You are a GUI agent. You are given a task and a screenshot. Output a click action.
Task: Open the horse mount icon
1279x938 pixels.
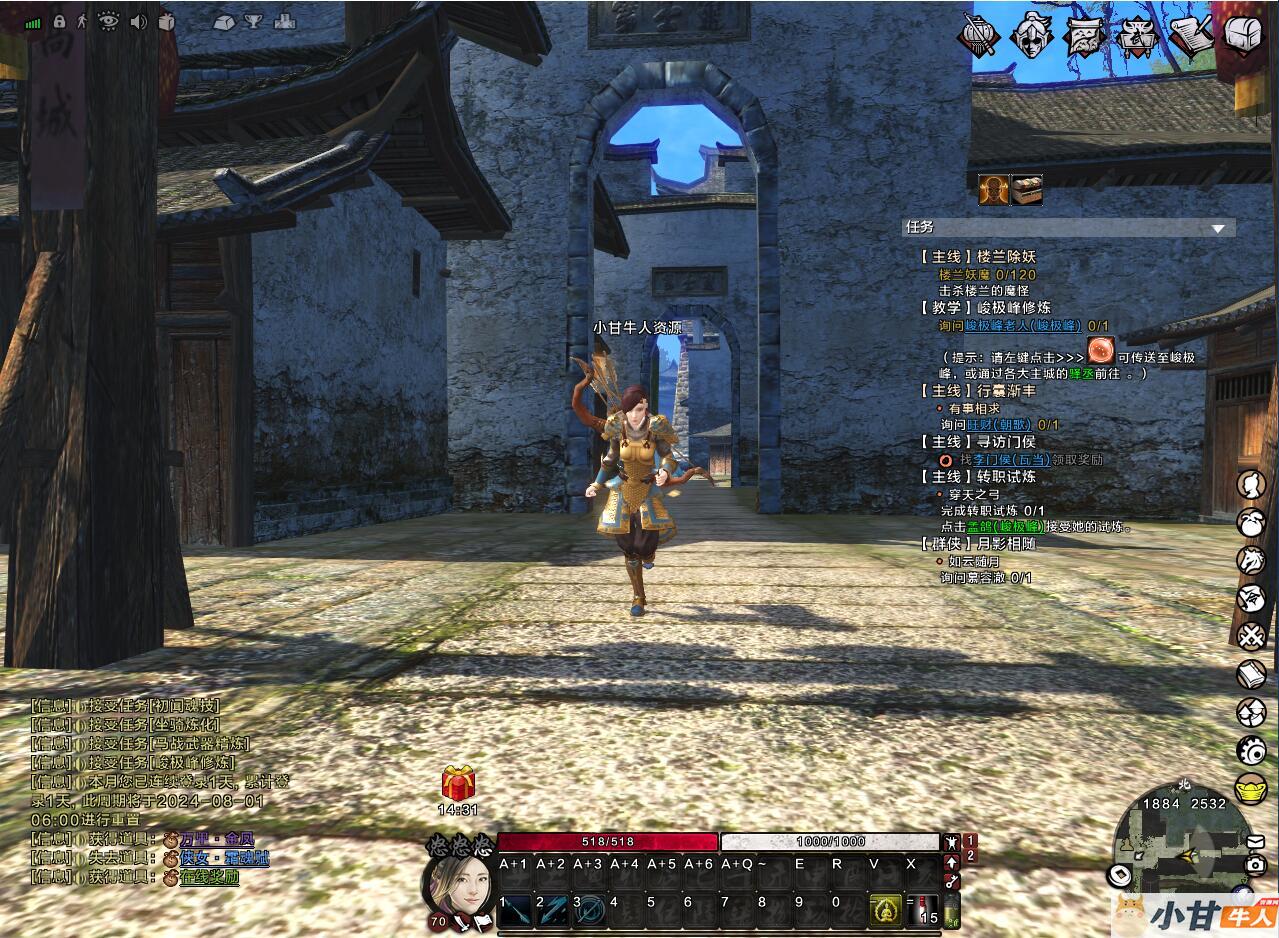point(1251,560)
